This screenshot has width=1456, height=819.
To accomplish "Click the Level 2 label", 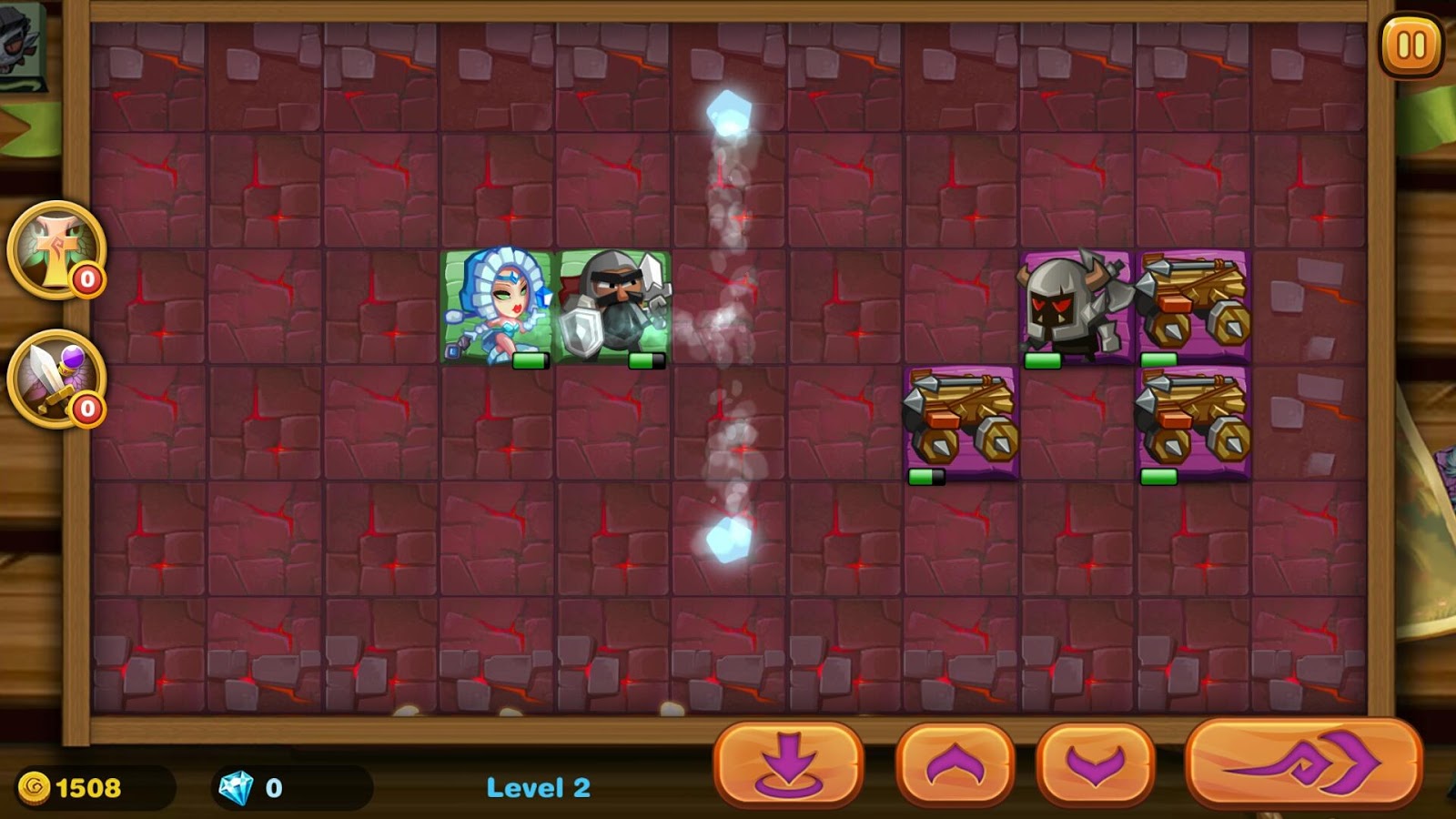I will point(539,789).
